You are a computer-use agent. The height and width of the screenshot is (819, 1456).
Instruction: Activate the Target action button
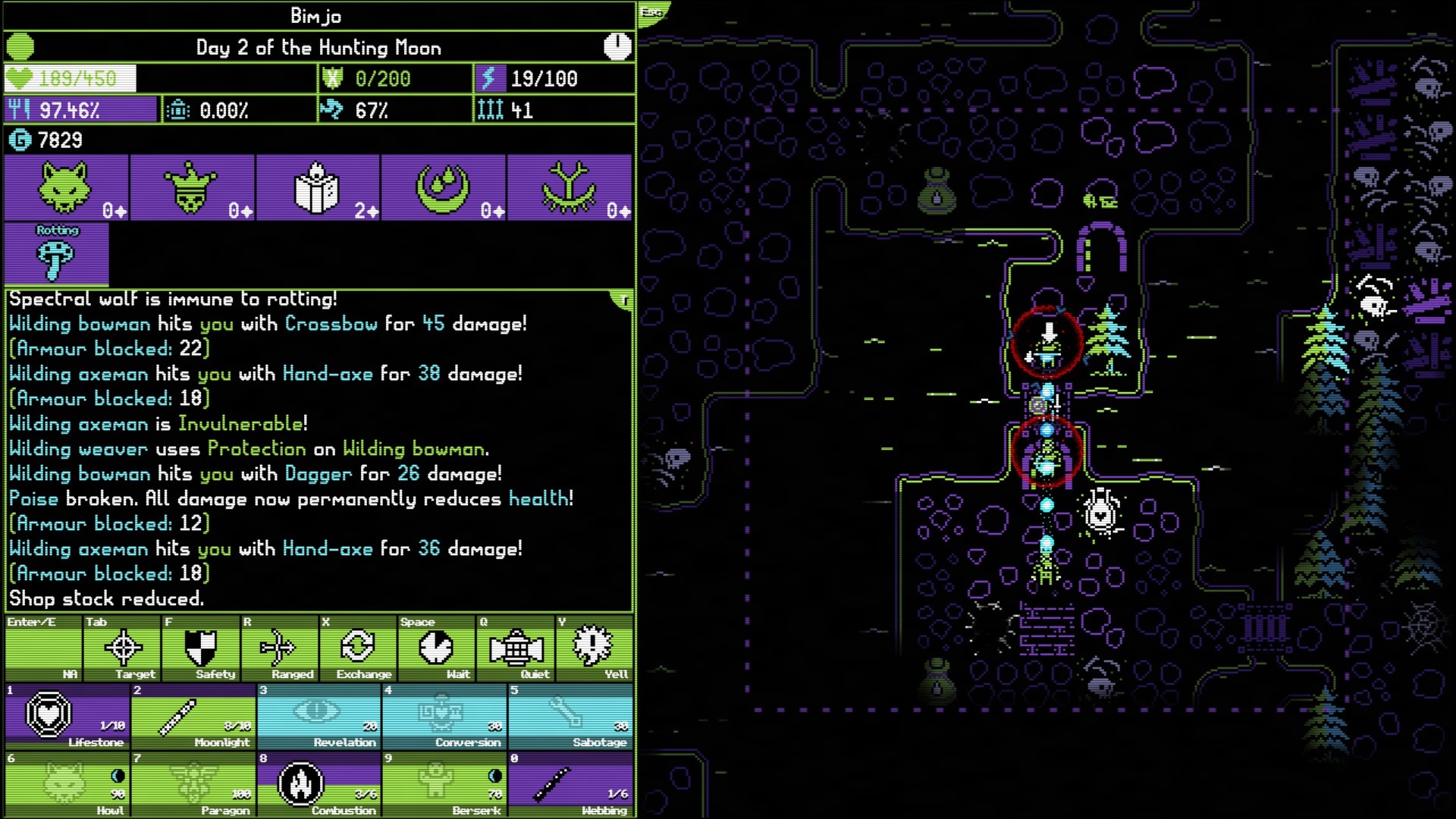pyautogui.click(x=123, y=648)
